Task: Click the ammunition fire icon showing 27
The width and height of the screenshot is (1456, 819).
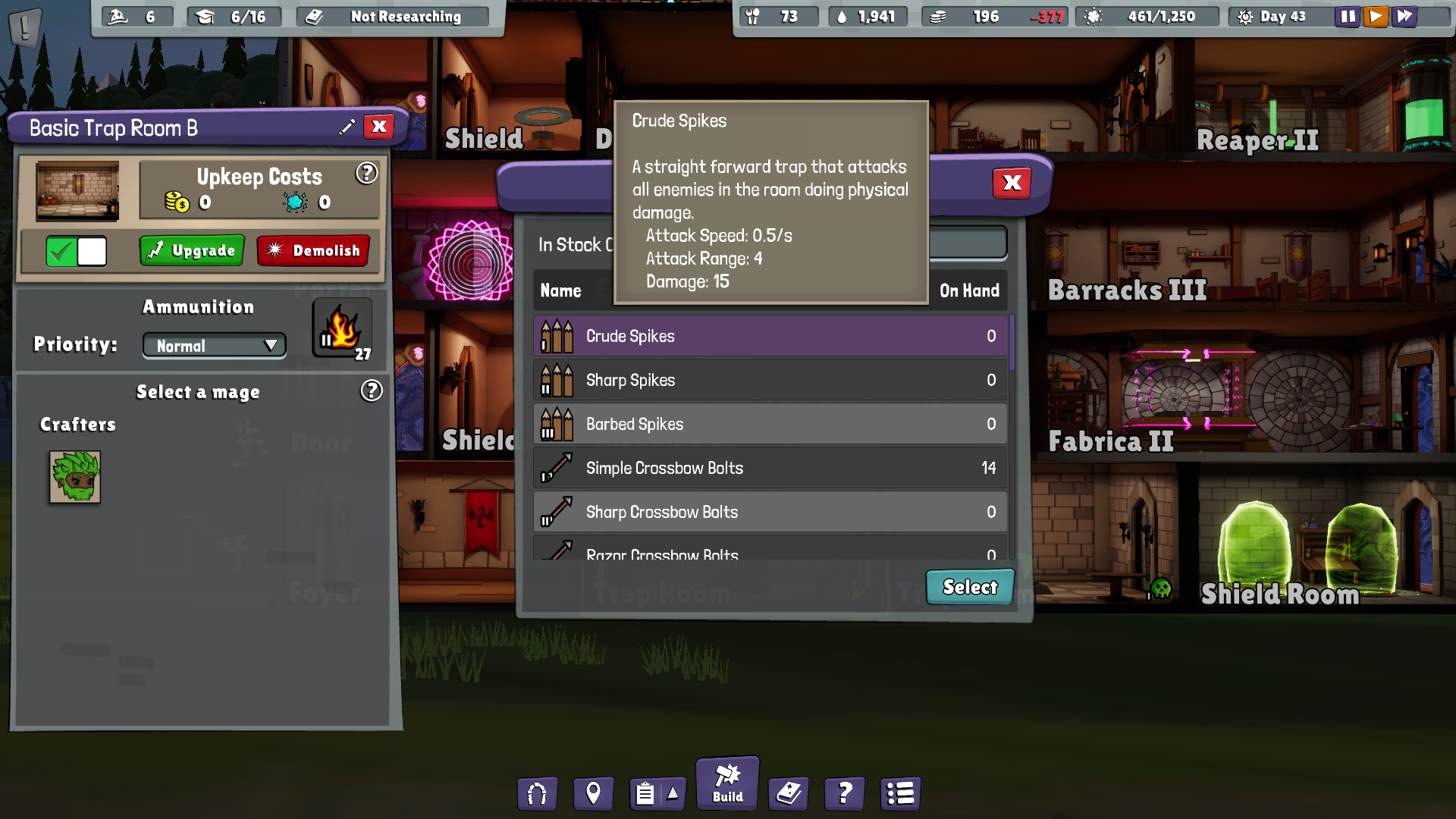Action: (x=342, y=328)
